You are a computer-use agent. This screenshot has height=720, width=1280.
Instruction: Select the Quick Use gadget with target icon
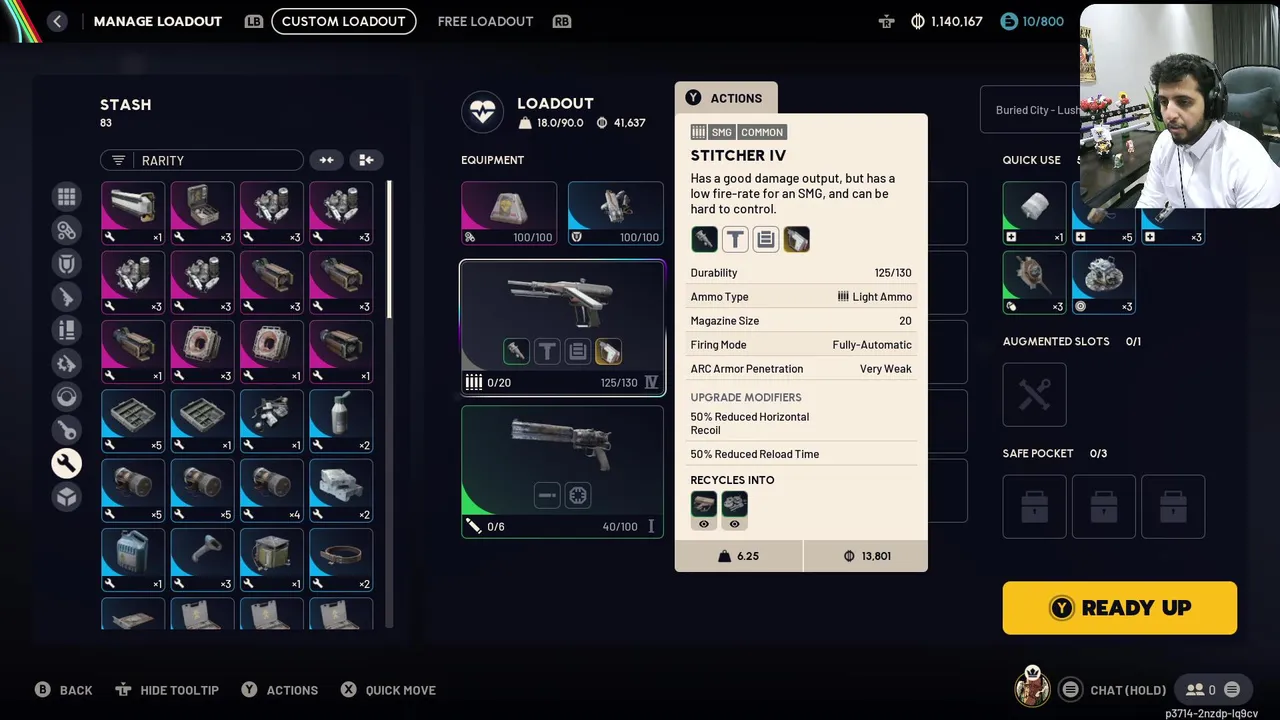click(1103, 283)
